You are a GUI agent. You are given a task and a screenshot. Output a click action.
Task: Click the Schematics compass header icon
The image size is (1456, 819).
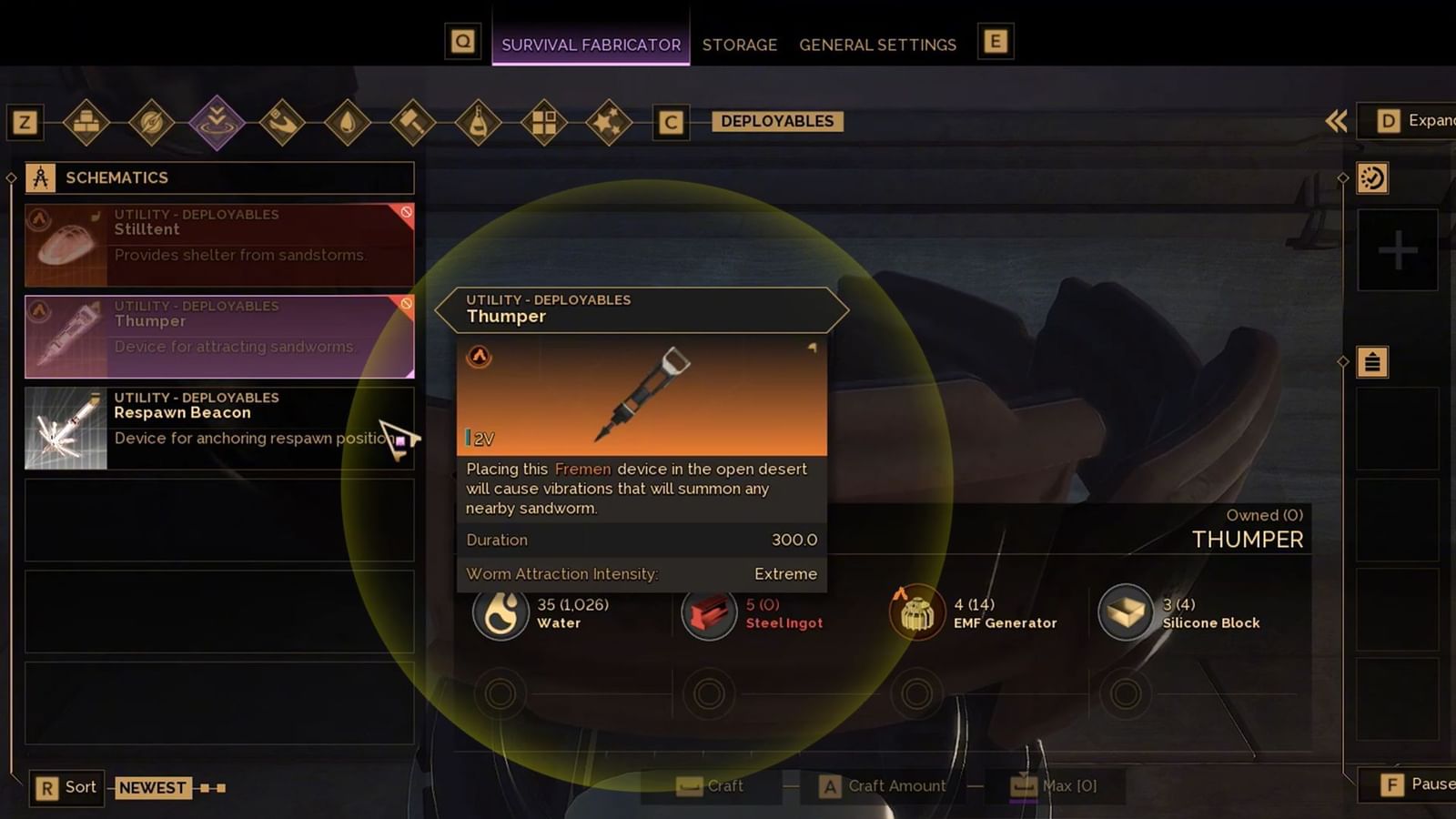click(x=40, y=177)
